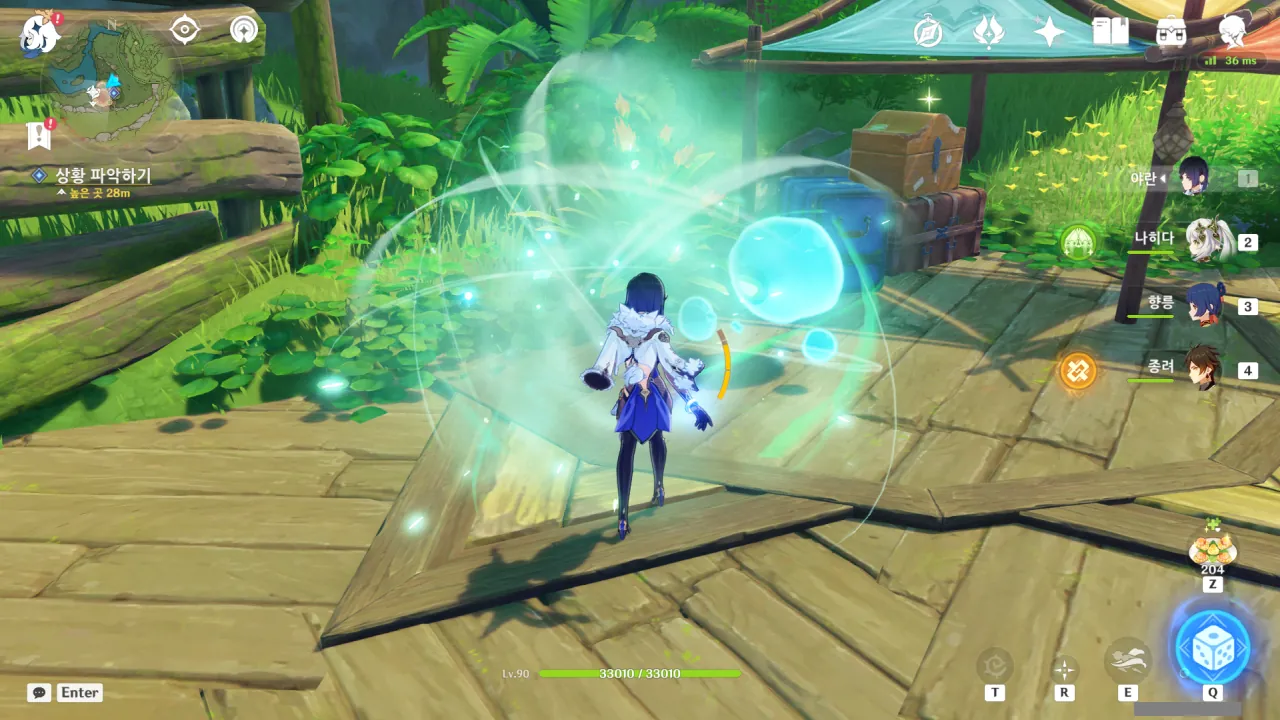This screenshot has width=1280, height=720.
Task: Open the winged battle pass icon
Action: click(x=988, y=32)
